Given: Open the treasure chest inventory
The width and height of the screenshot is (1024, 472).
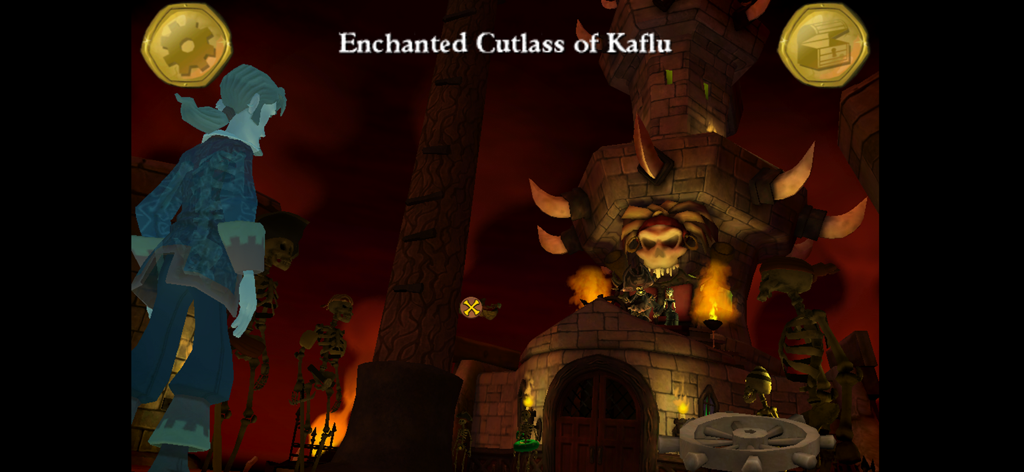Looking at the screenshot, I should 822,46.
